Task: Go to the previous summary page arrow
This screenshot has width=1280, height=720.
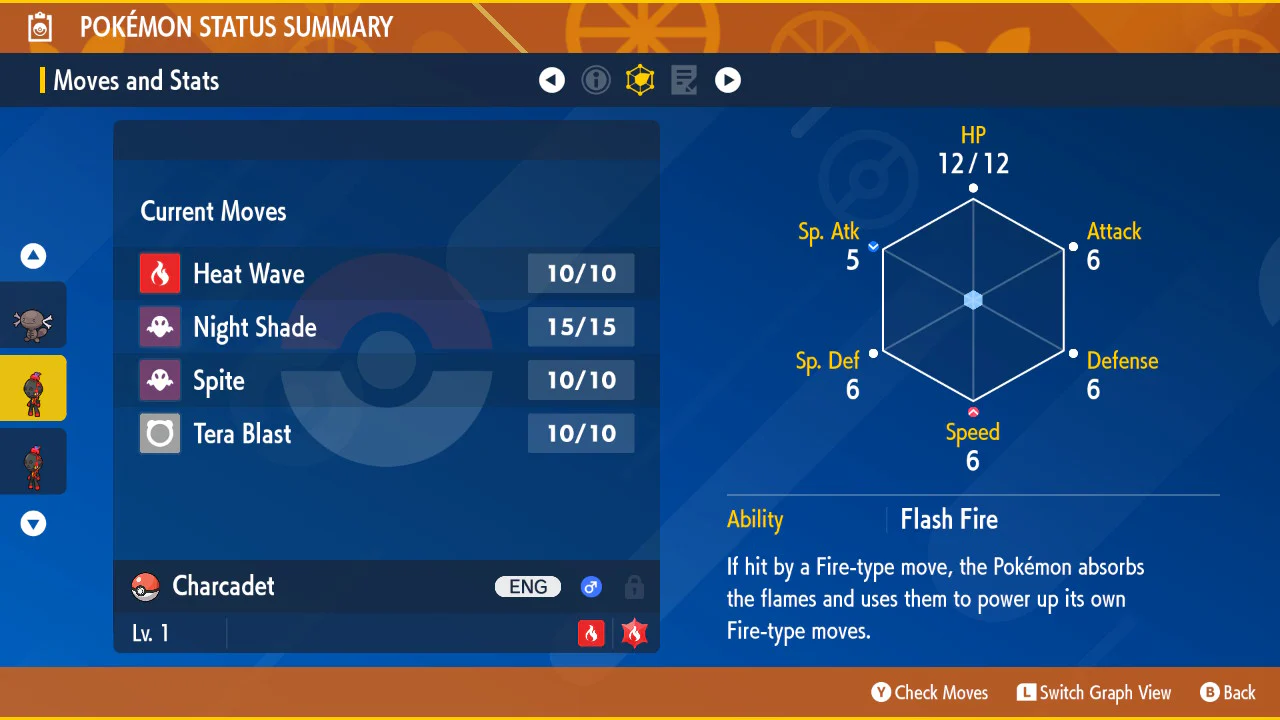Action: tap(552, 80)
